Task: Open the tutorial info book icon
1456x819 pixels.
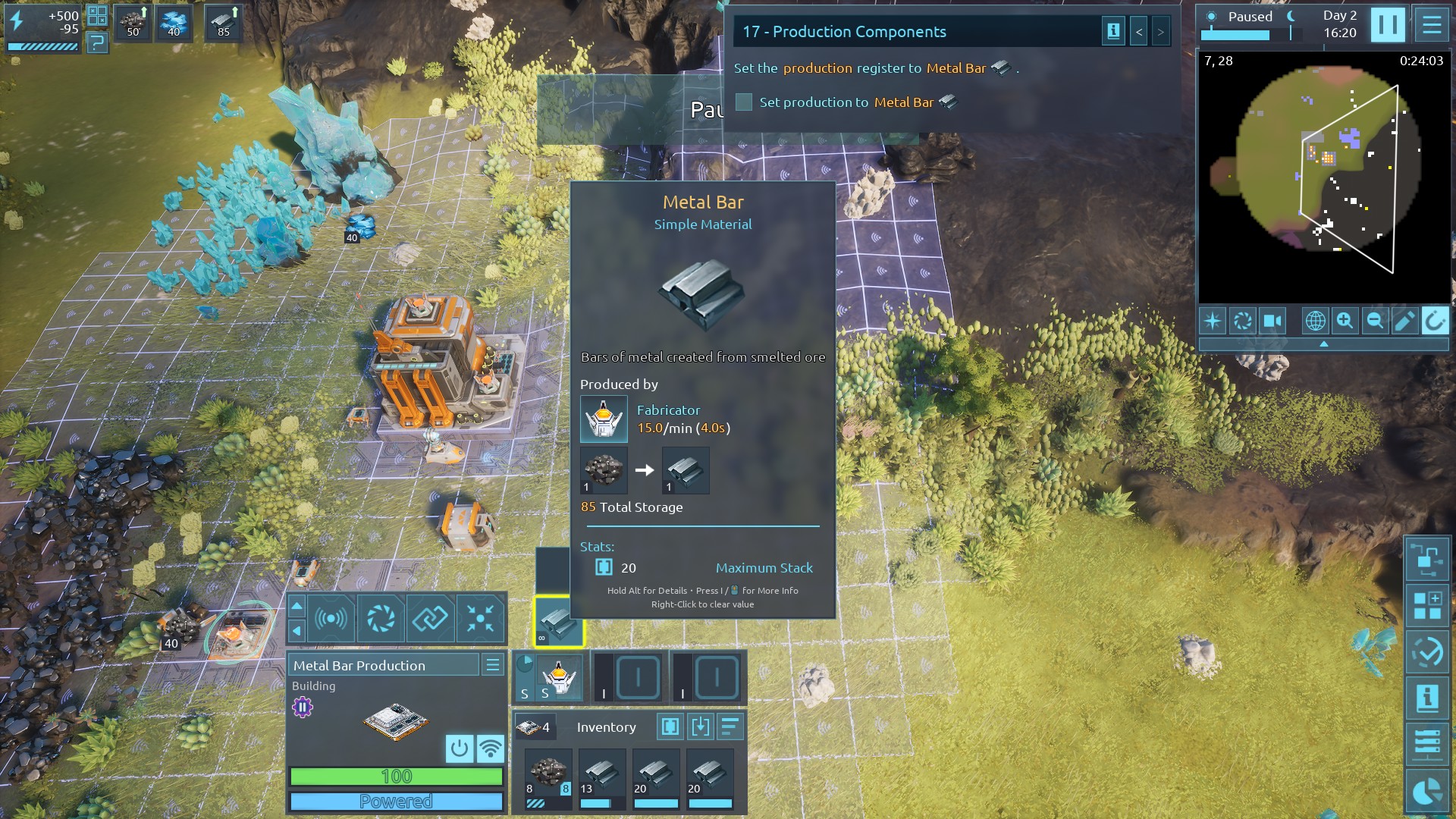Action: tap(1113, 32)
